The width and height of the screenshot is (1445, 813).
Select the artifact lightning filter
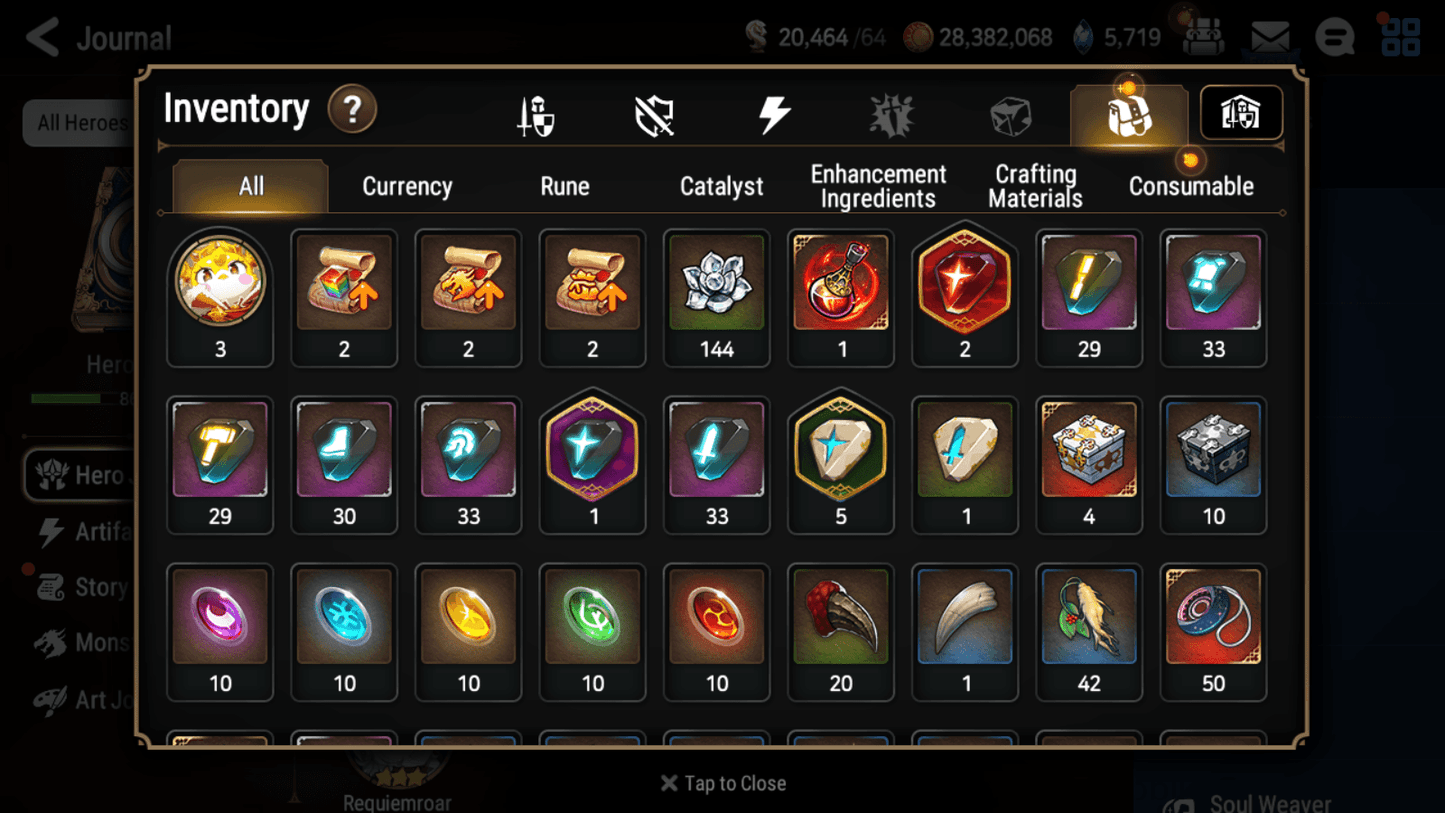(773, 113)
